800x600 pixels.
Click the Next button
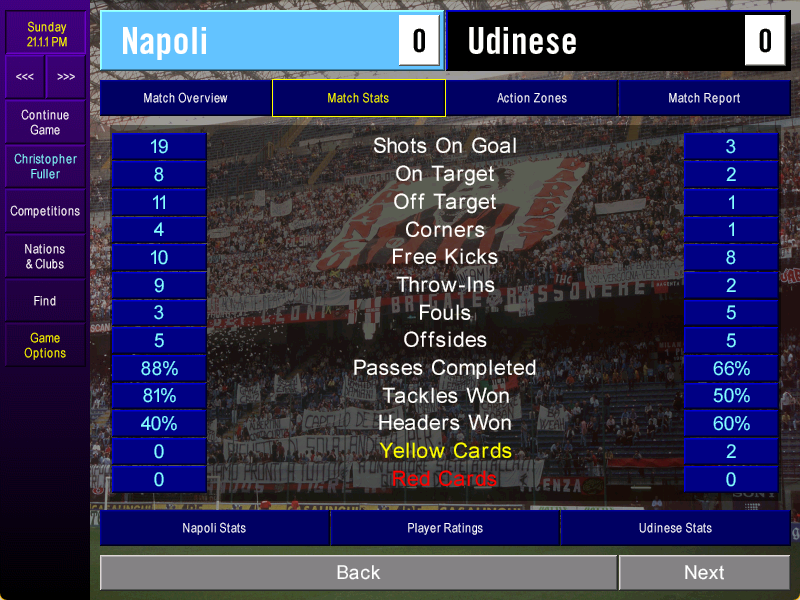704,573
